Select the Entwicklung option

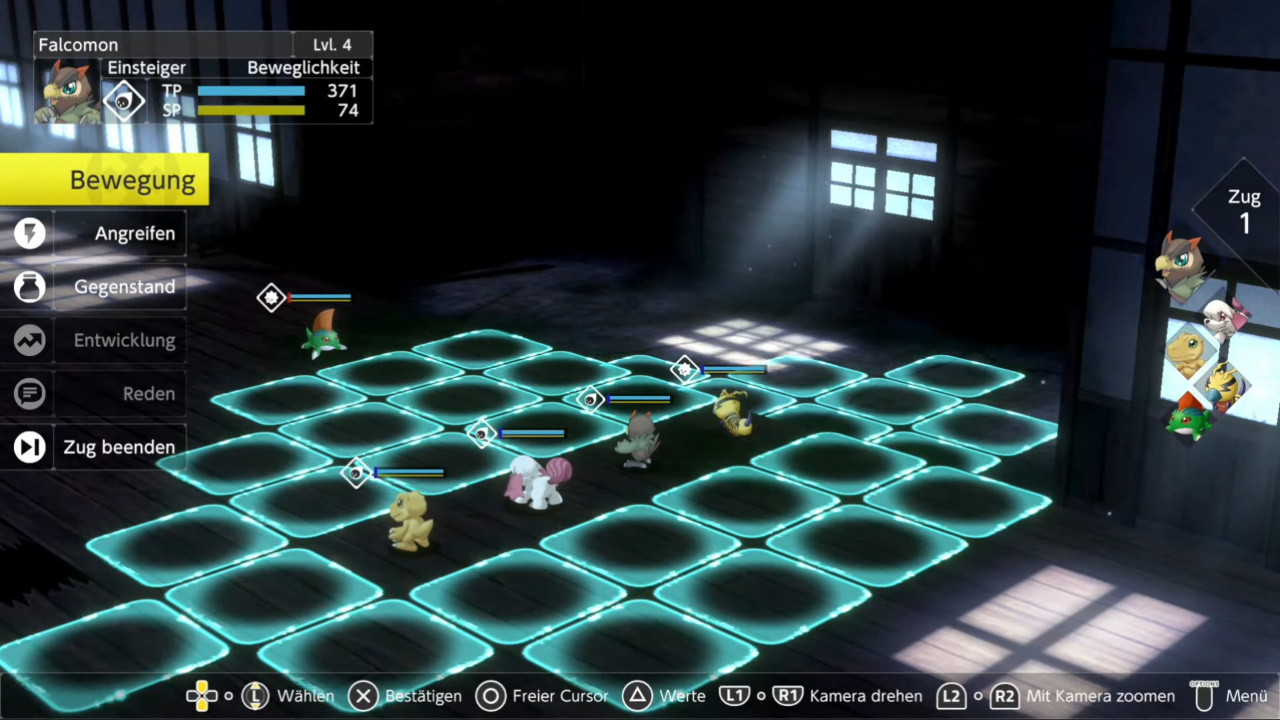pos(120,341)
